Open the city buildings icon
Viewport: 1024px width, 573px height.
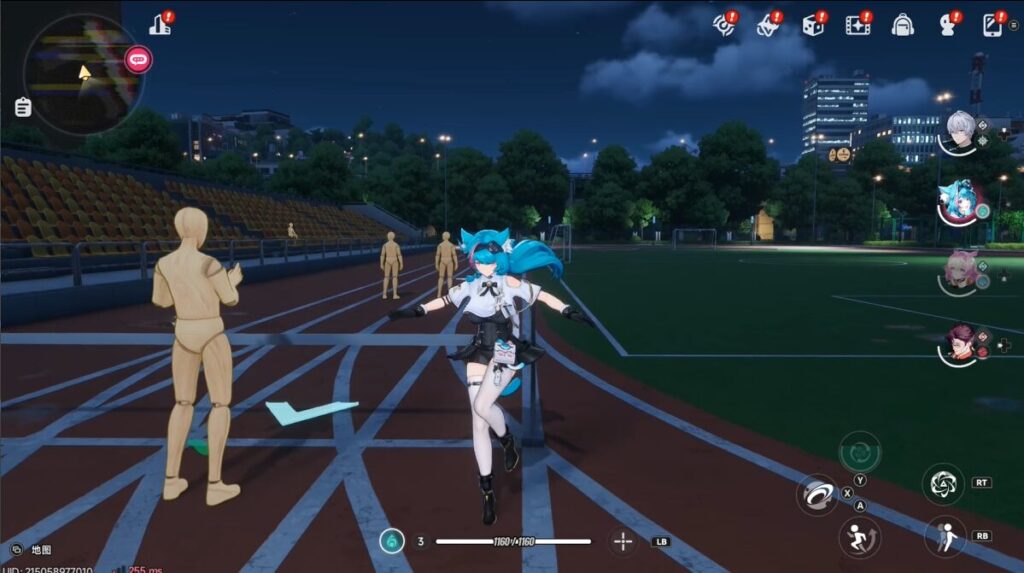160,24
